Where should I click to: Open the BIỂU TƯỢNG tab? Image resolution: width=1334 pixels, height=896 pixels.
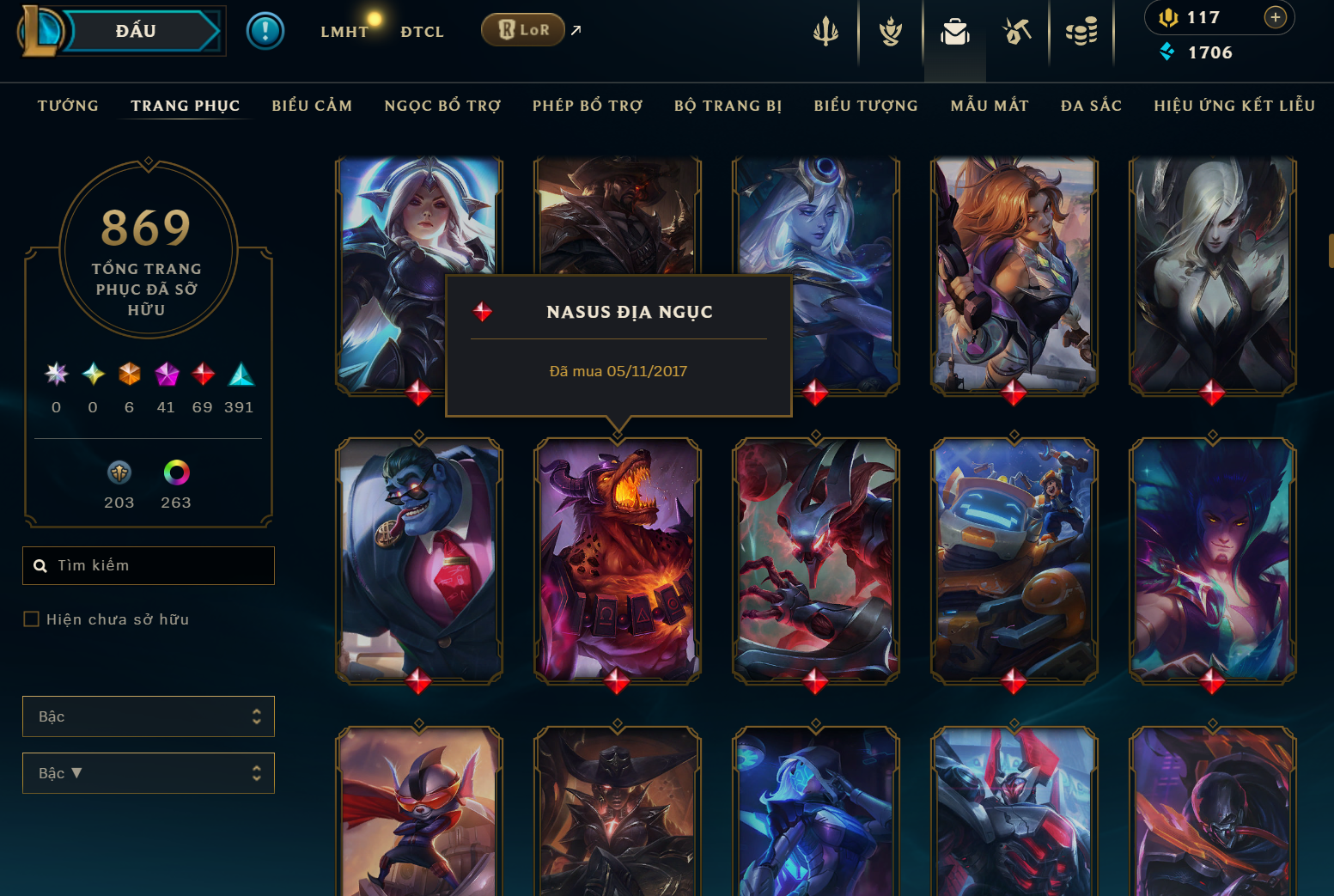pyautogui.click(x=866, y=106)
